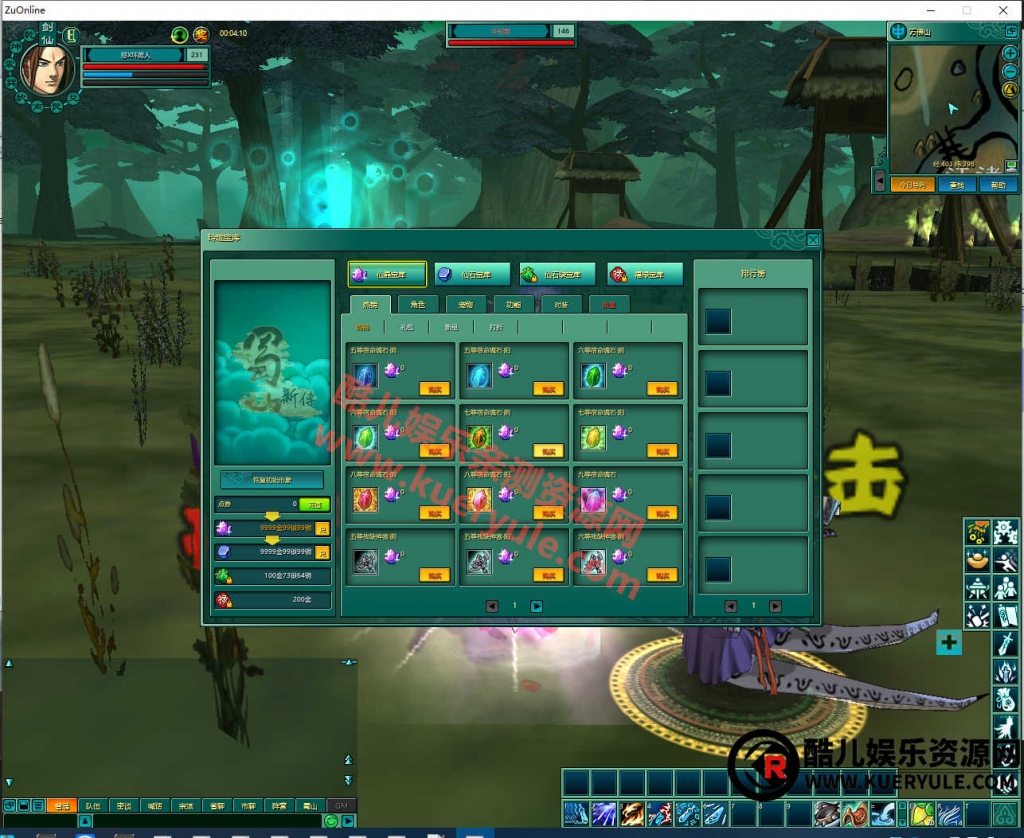Maximize the ZuOnline window

967,10
